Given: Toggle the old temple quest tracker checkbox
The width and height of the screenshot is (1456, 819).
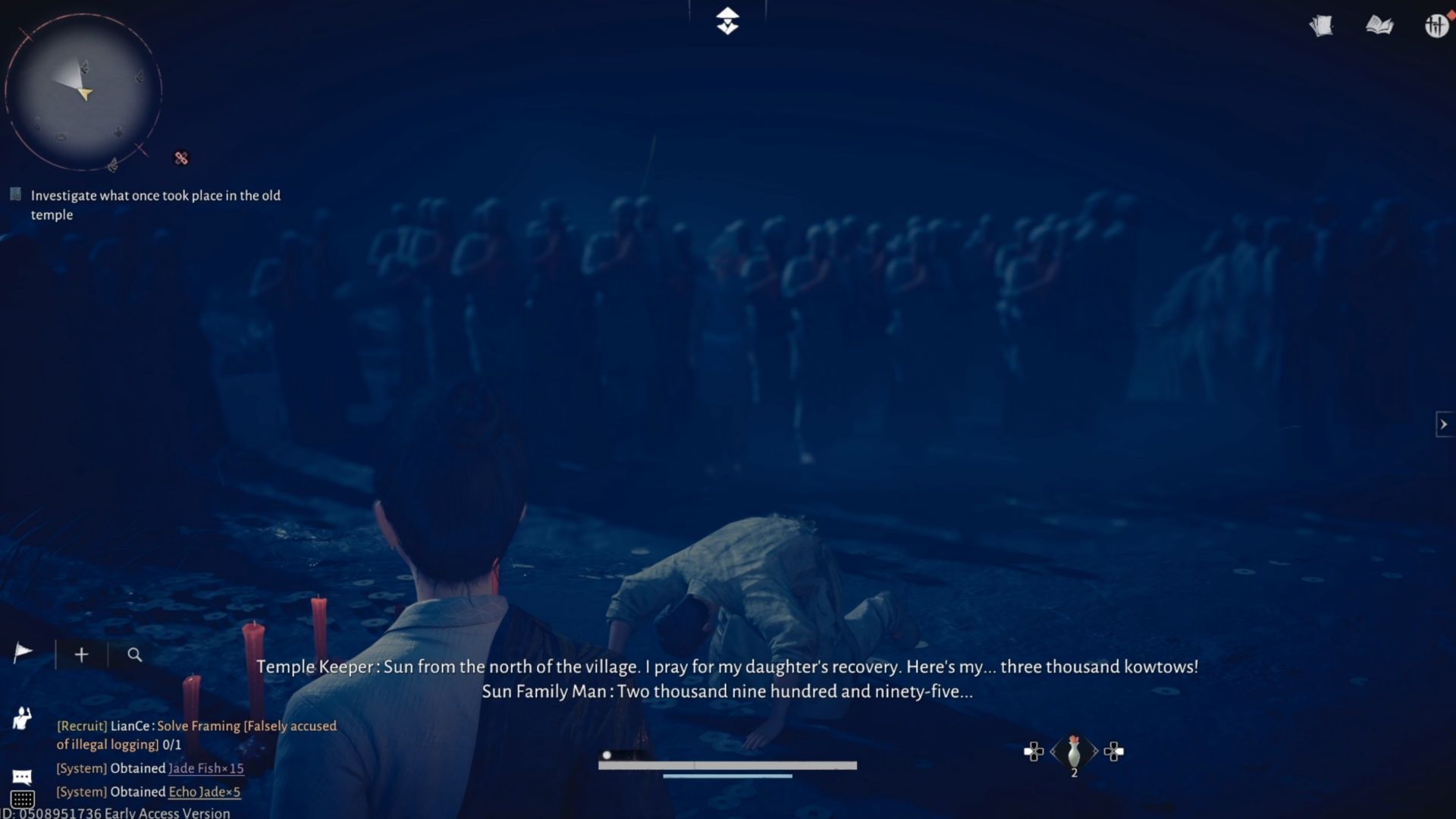Looking at the screenshot, I should [15, 194].
